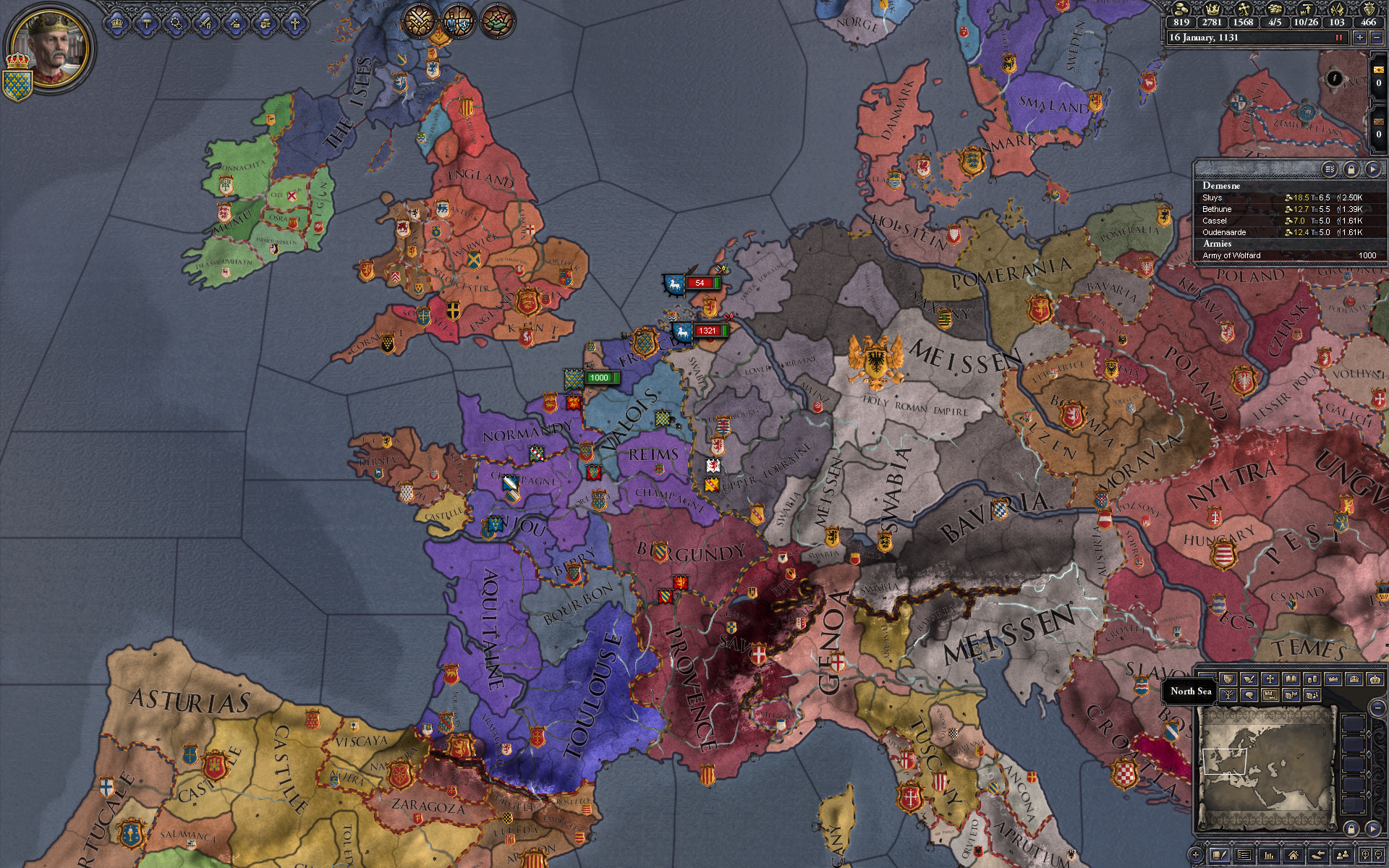Increase game speed with plus button
Viewport: 1389px width, 868px height.
pyautogui.click(x=1360, y=38)
